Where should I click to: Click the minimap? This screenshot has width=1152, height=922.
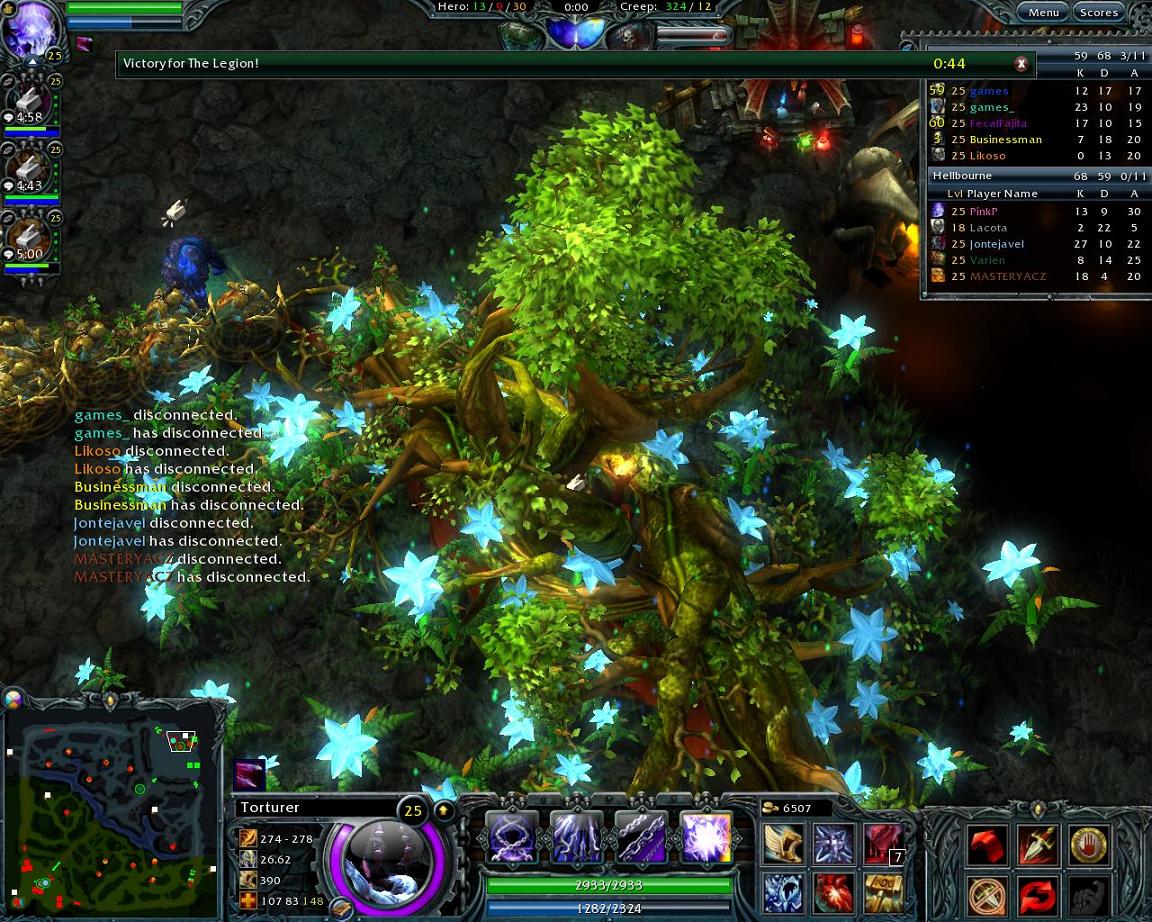[x=110, y=805]
